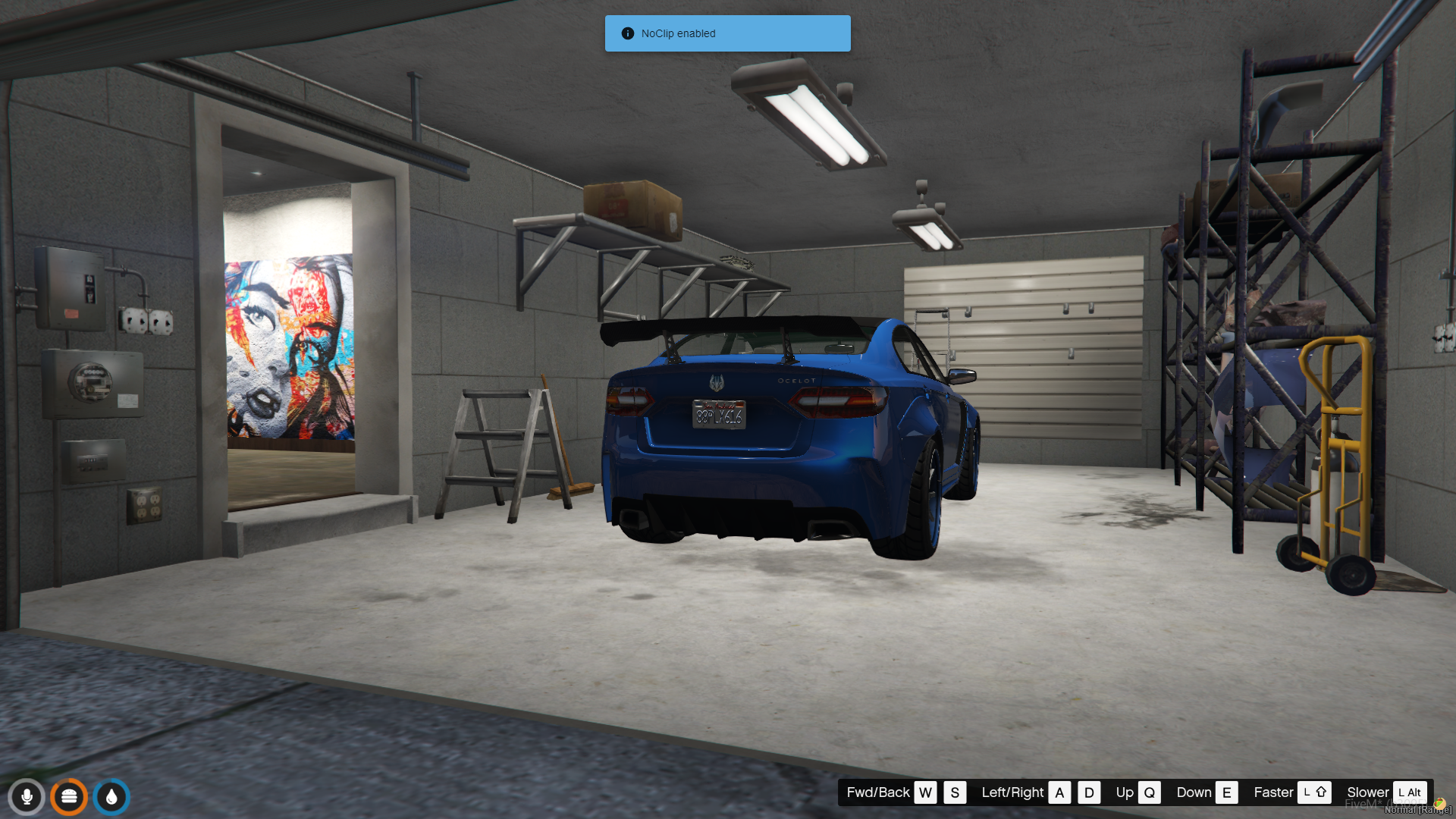Select the burger hunger status icon
Viewport: 1456px width, 819px height.
pyautogui.click(x=69, y=797)
